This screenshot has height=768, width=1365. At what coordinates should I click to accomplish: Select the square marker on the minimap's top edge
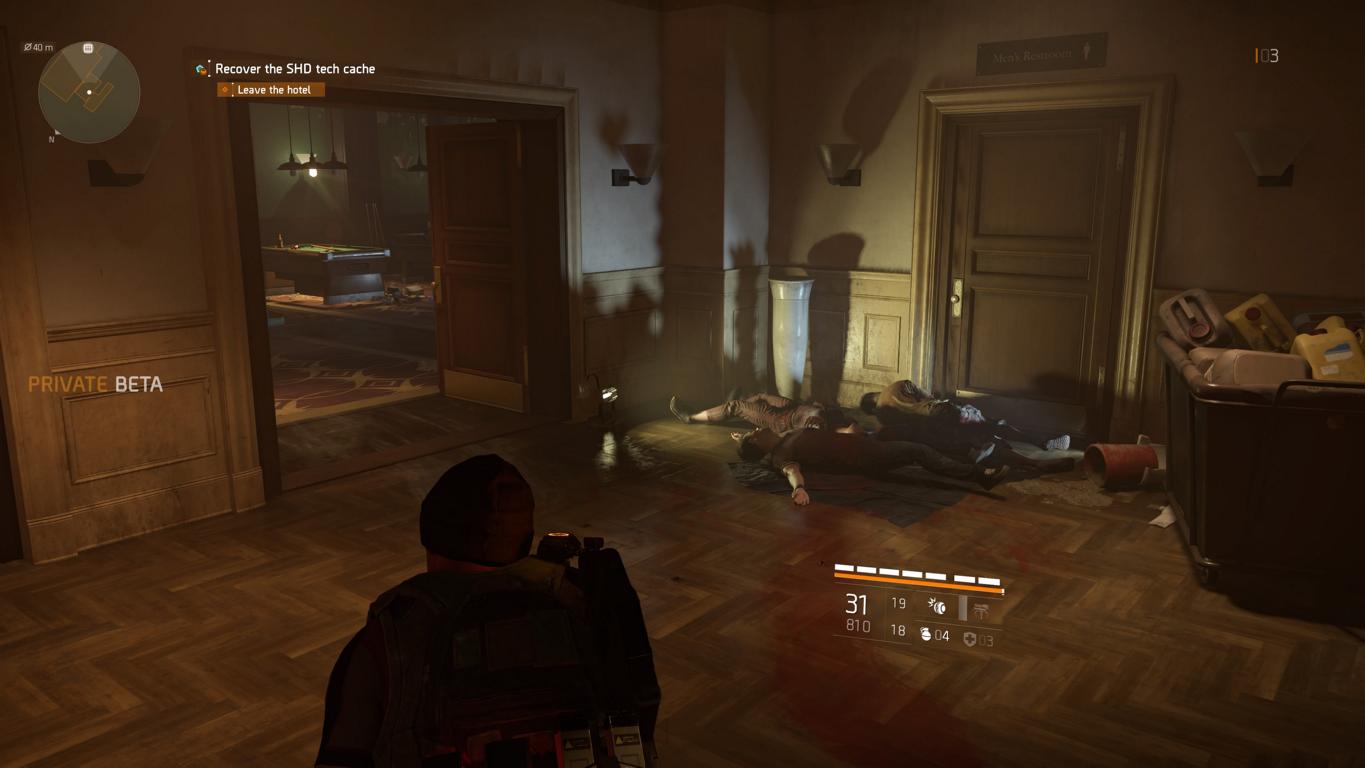[x=88, y=48]
